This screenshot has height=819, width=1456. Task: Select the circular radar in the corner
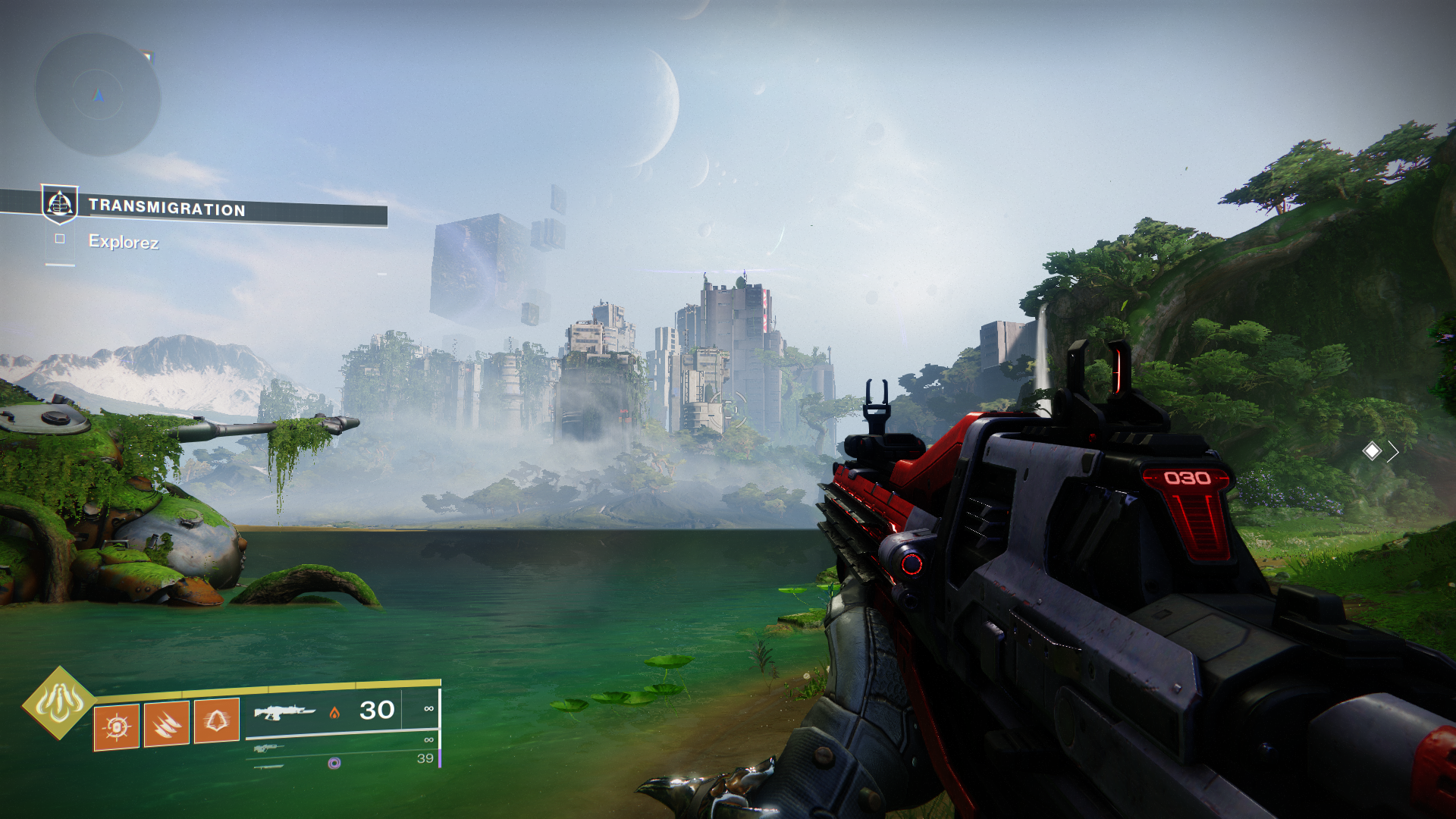pos(98,95)
